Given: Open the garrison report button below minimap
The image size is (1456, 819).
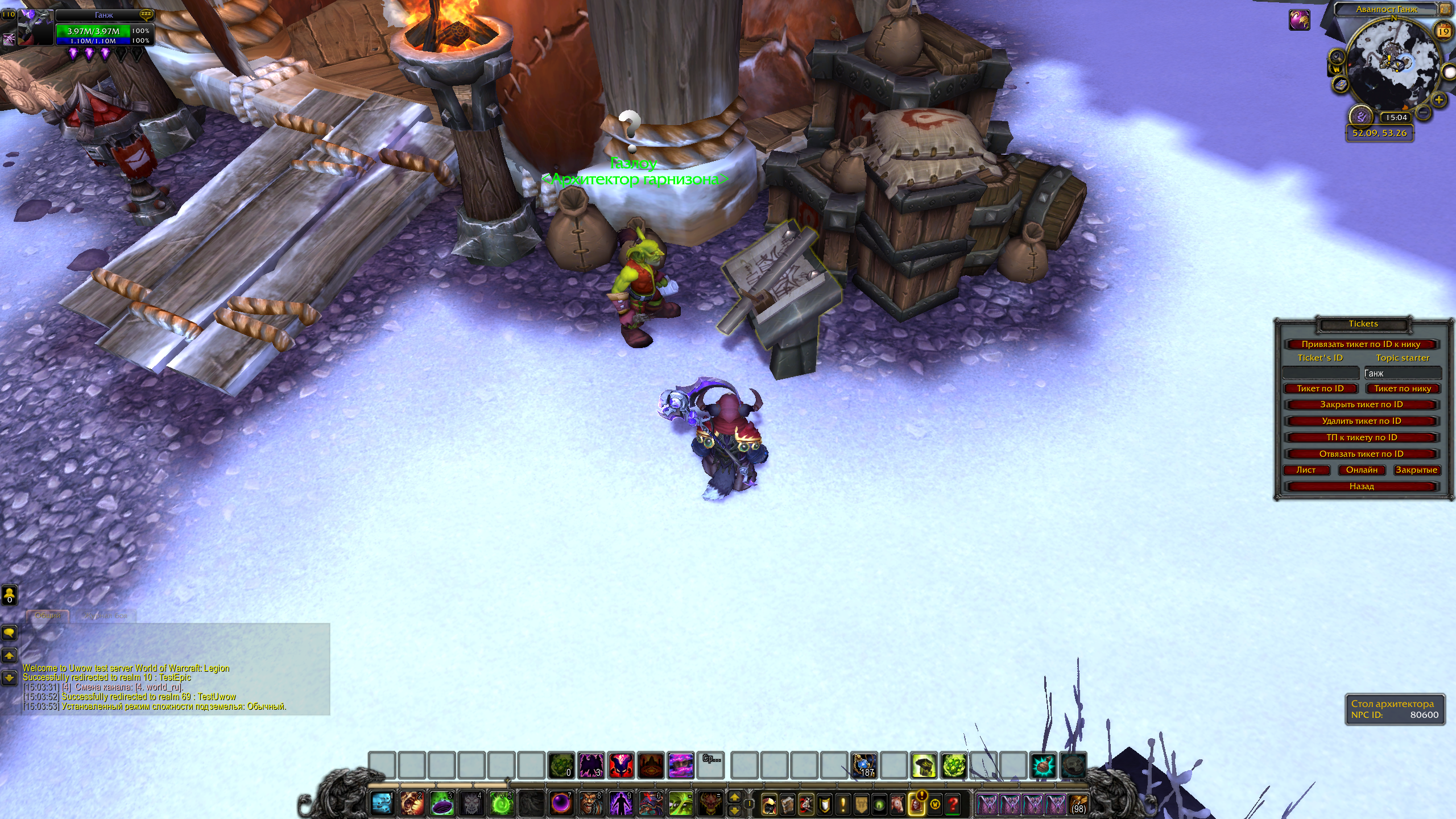Looking at the screenshot, I should click(1361, 117).
